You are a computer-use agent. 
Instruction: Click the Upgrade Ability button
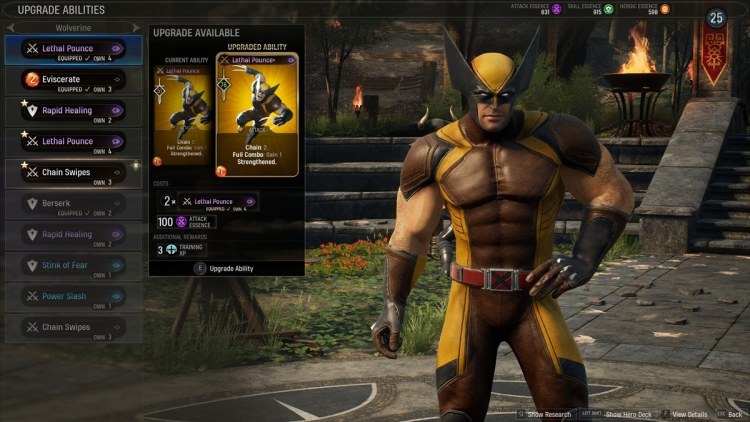(x=226, y=268)
